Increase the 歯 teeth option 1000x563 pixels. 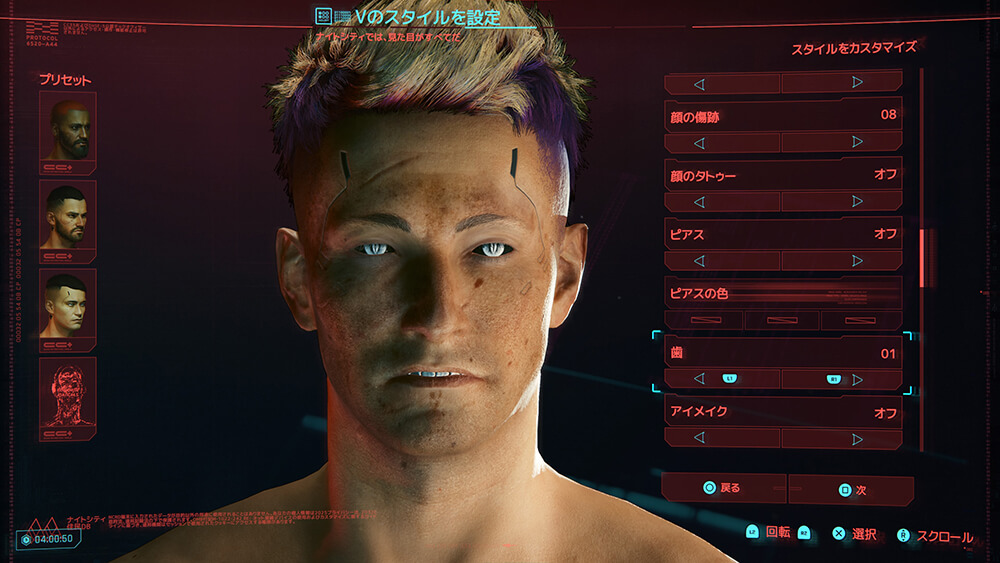point(857,379)
